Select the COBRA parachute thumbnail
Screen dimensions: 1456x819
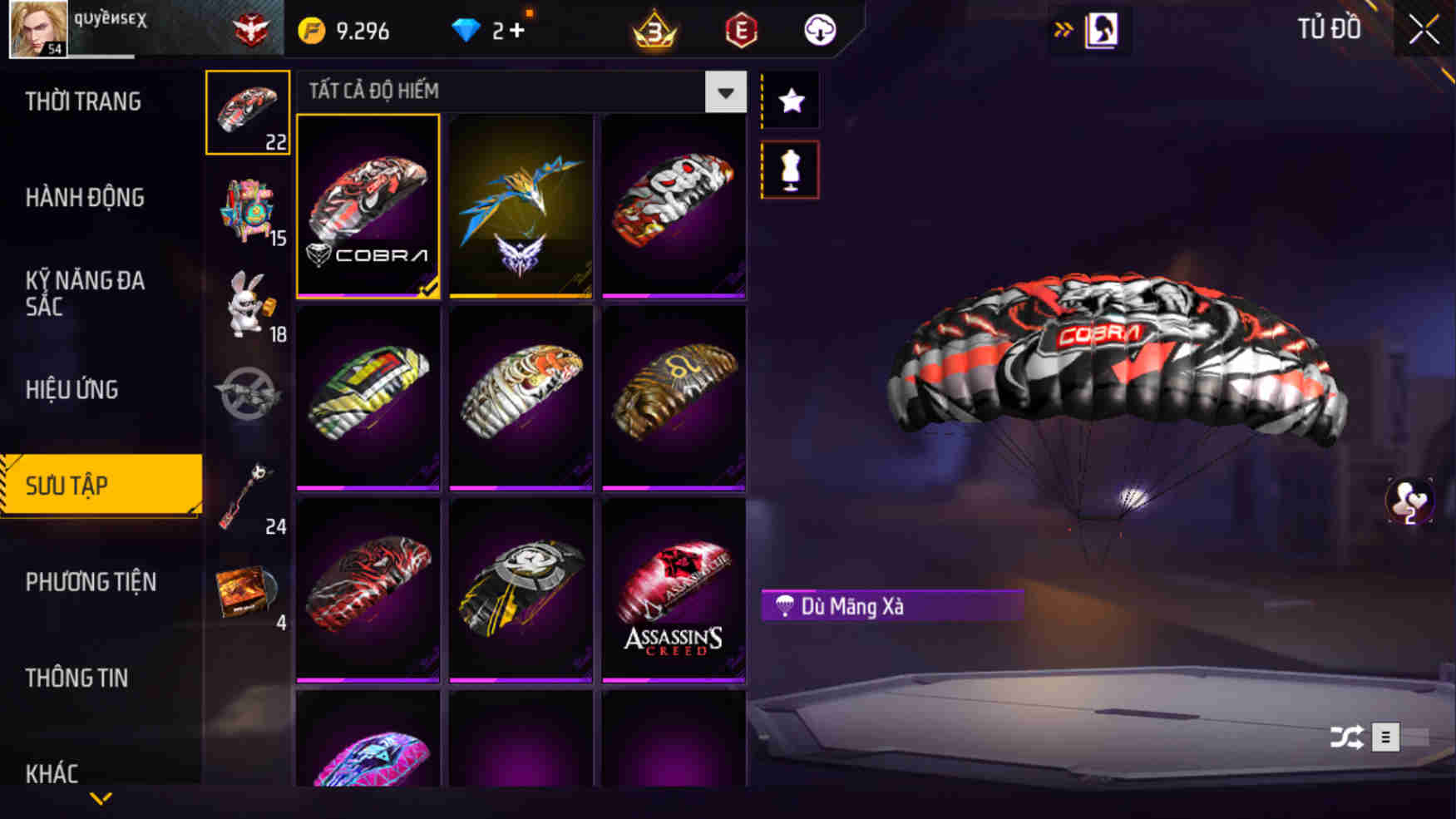[368, 207]
